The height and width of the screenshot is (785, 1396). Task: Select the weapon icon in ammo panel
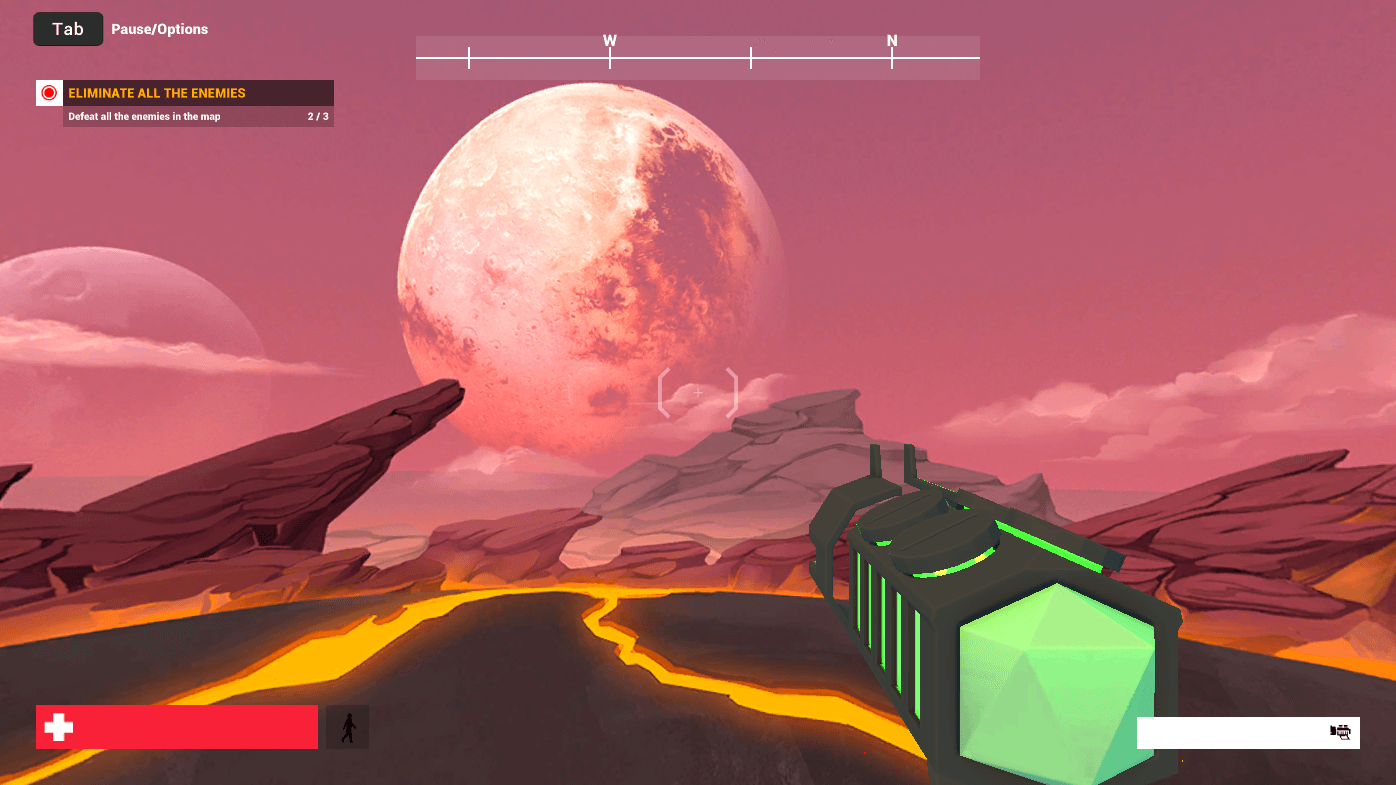1340,732
